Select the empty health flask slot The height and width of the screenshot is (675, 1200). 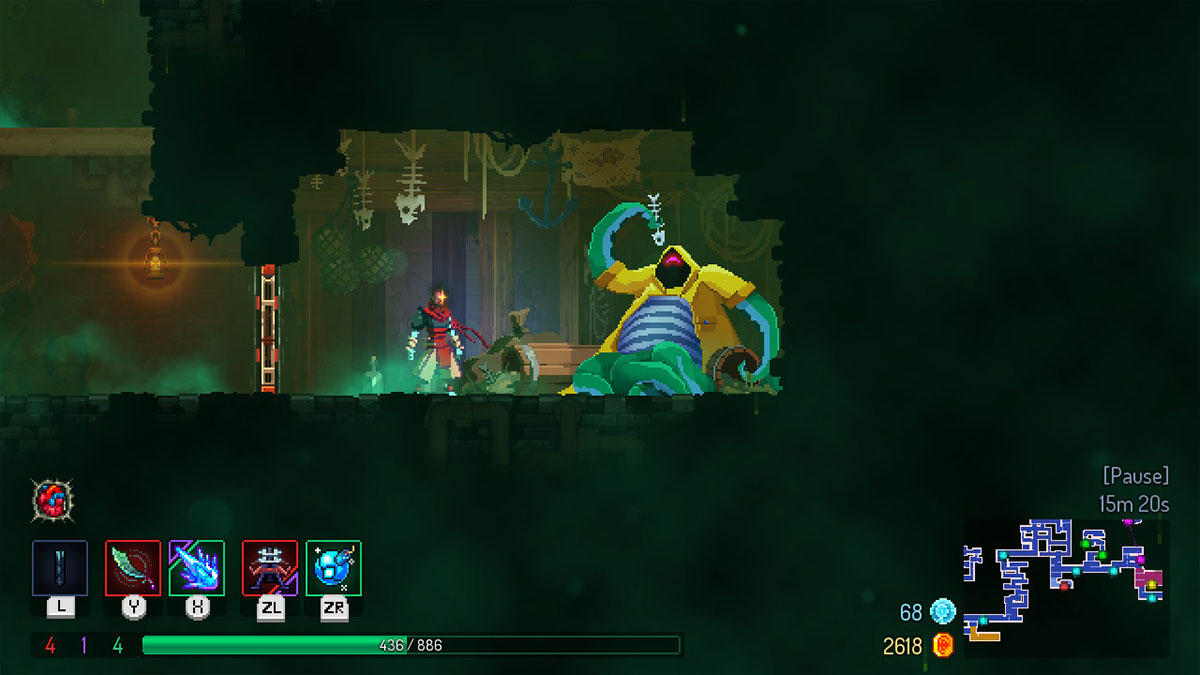coord(60,569)
